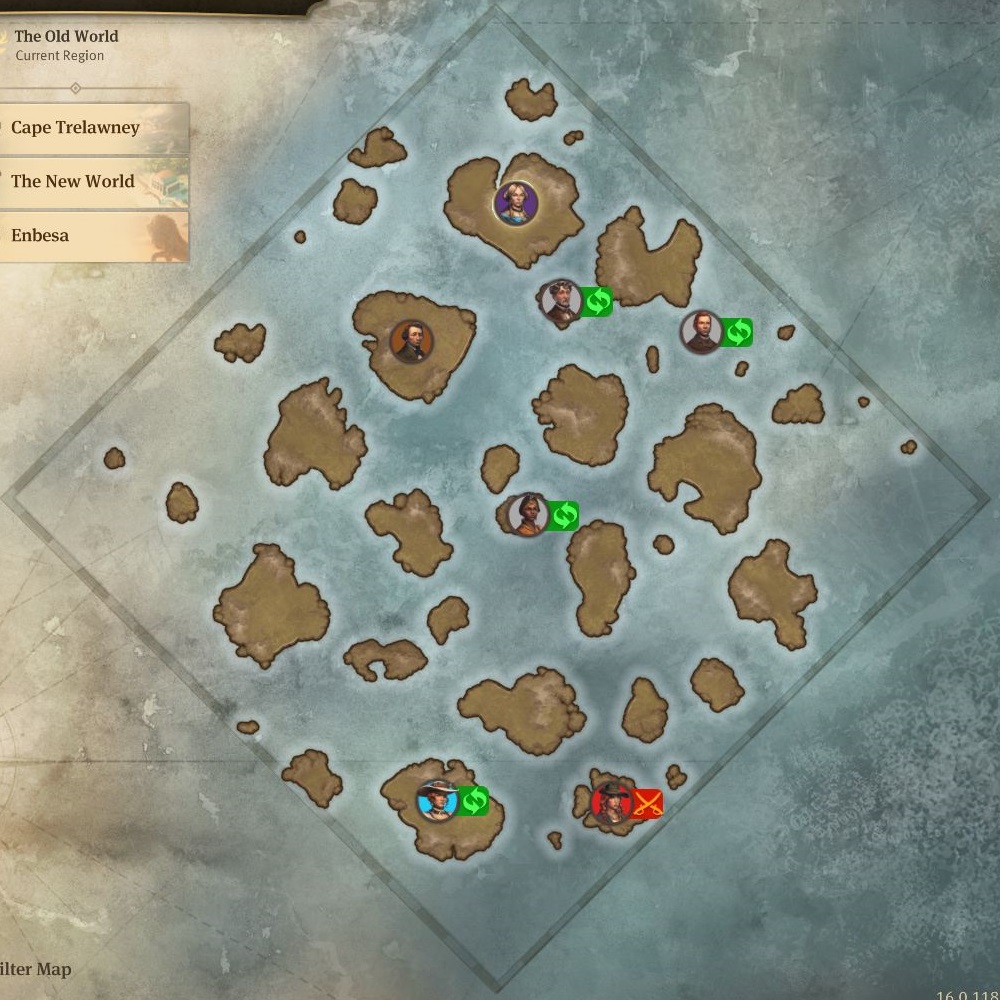Select the woman portrait on the central island
Screen dimensions: 1000x1000
tap(527, 515)
